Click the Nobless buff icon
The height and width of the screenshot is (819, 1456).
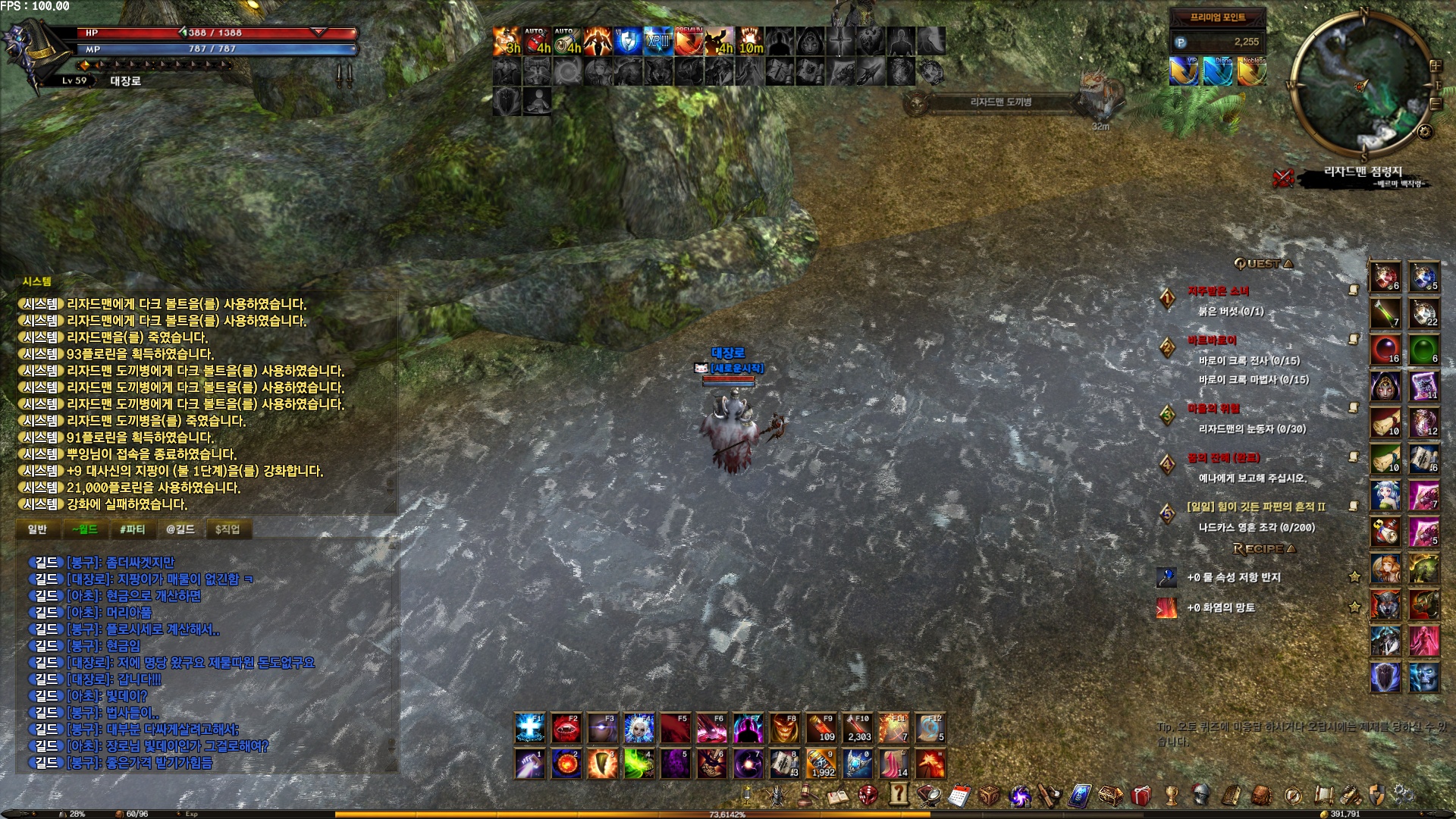click(x=1251, y=71)
